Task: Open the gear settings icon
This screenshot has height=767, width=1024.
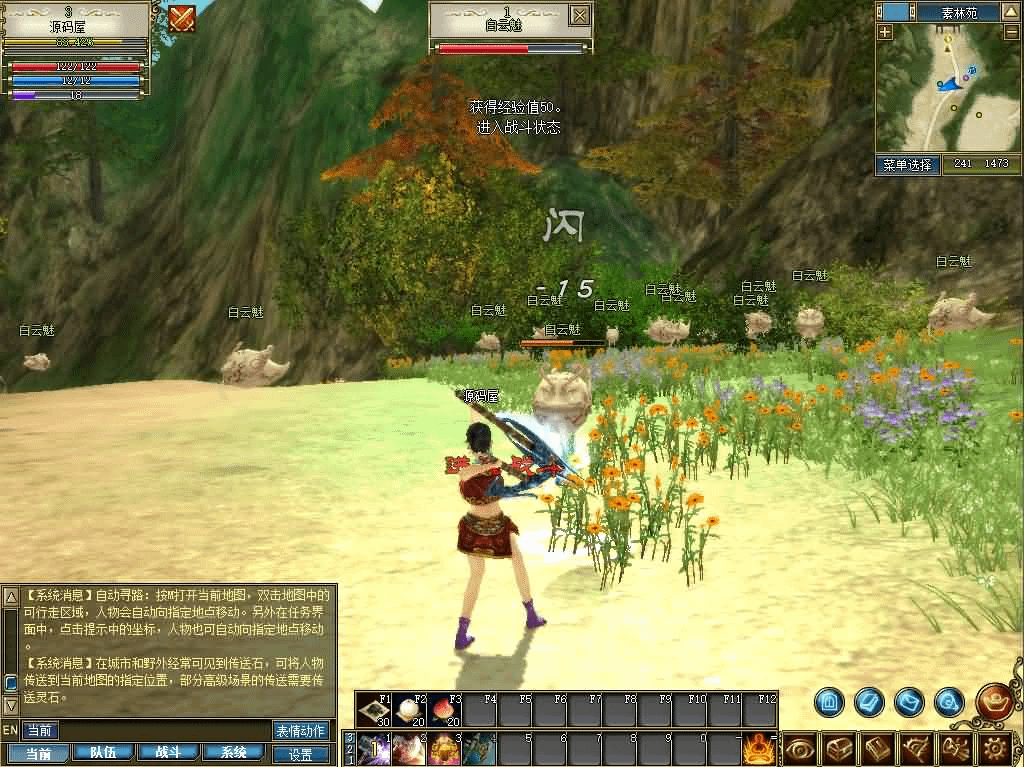Action: 995,748
